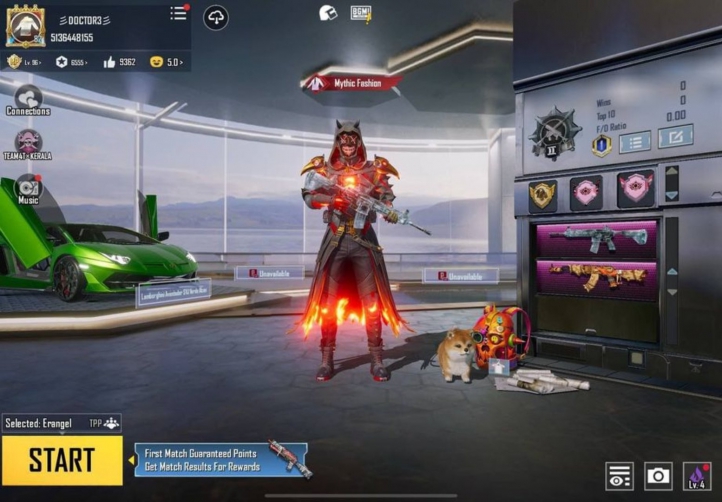Start the match with the yellow START button
Image resolution: width=722 pixels, height=502 pixels.
[x=62, y=460]
